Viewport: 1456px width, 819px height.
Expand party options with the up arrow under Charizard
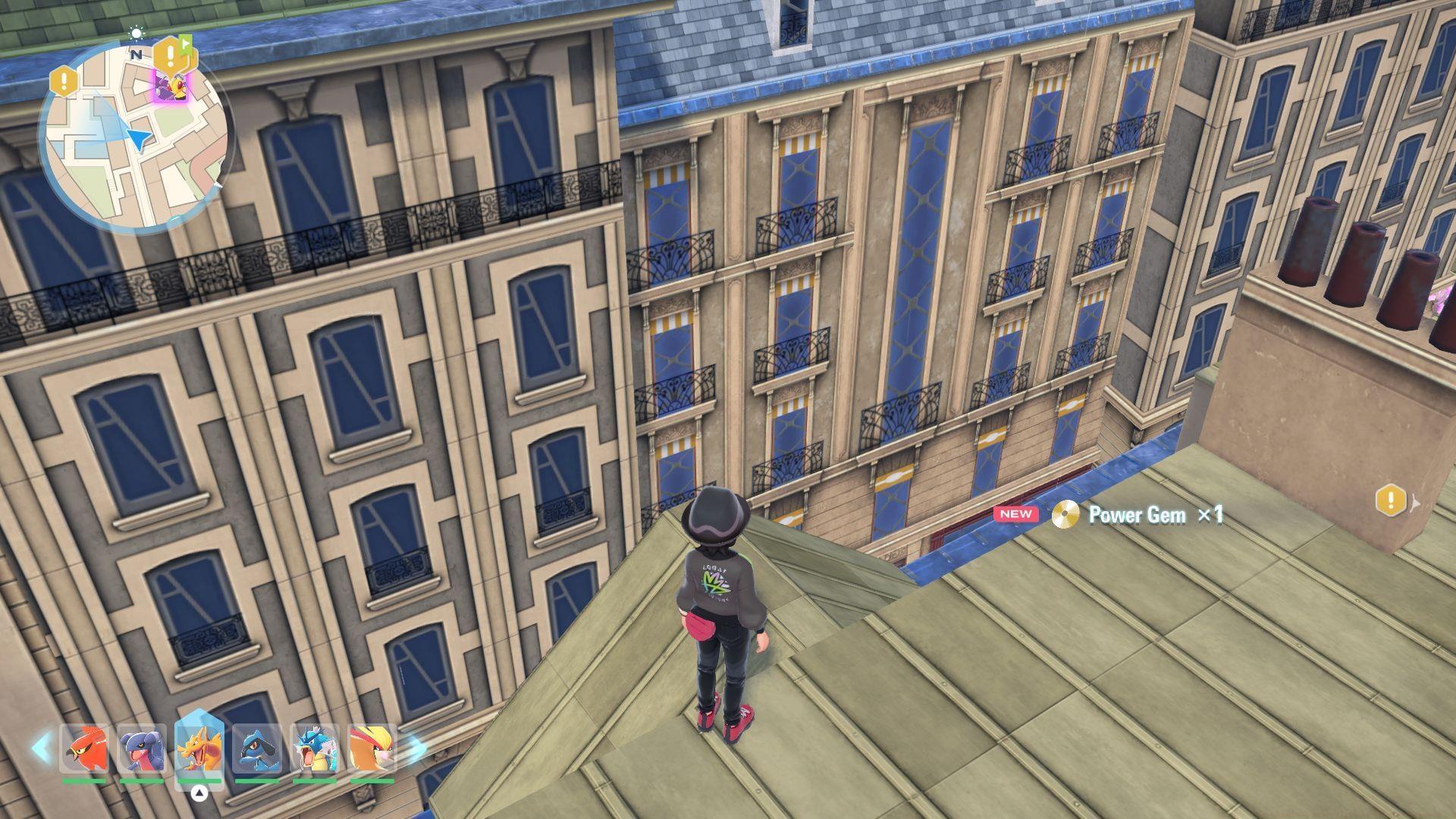(x=199, y=794)
